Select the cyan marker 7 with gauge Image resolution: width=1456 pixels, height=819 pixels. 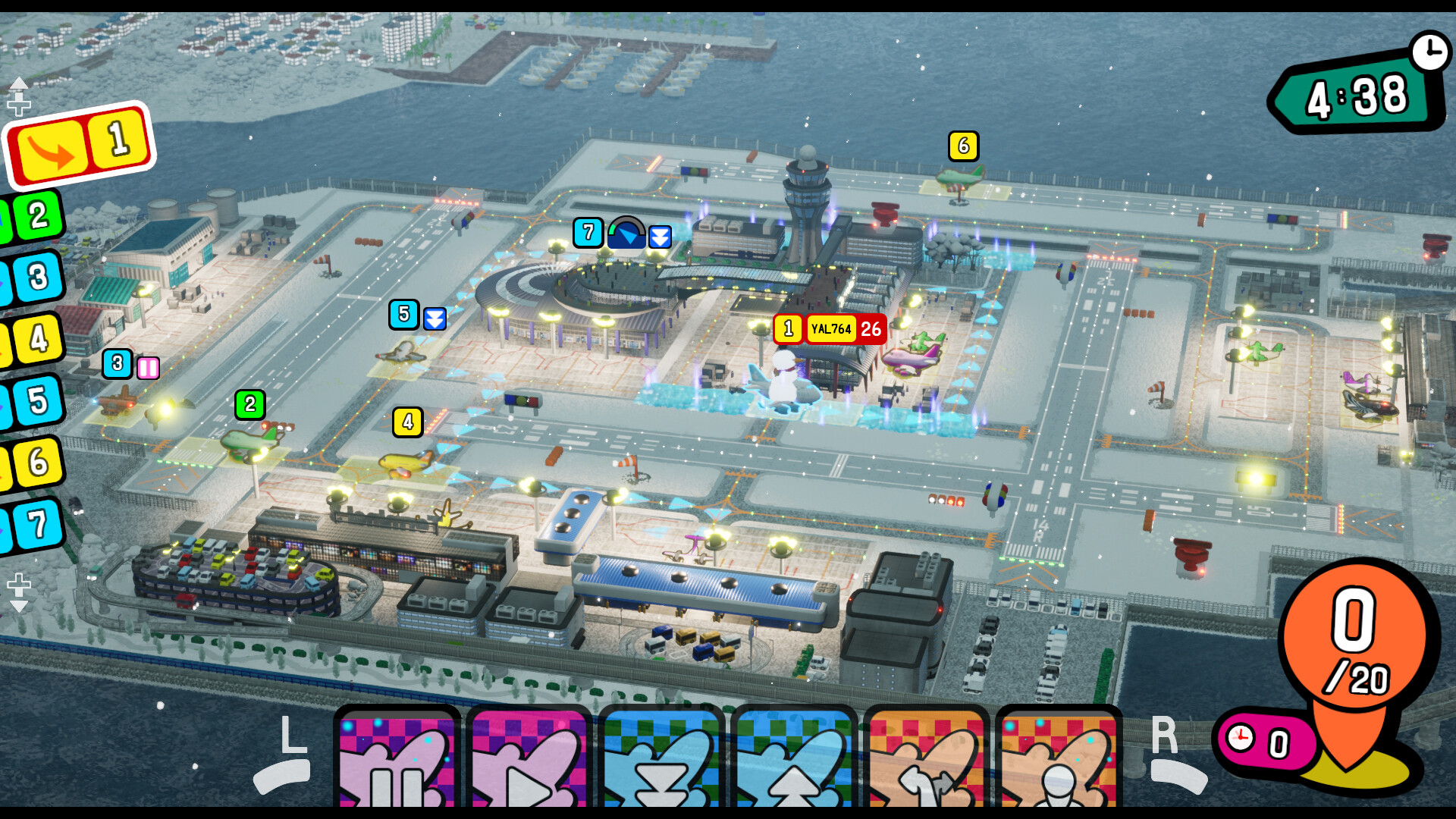pos(588,233)
